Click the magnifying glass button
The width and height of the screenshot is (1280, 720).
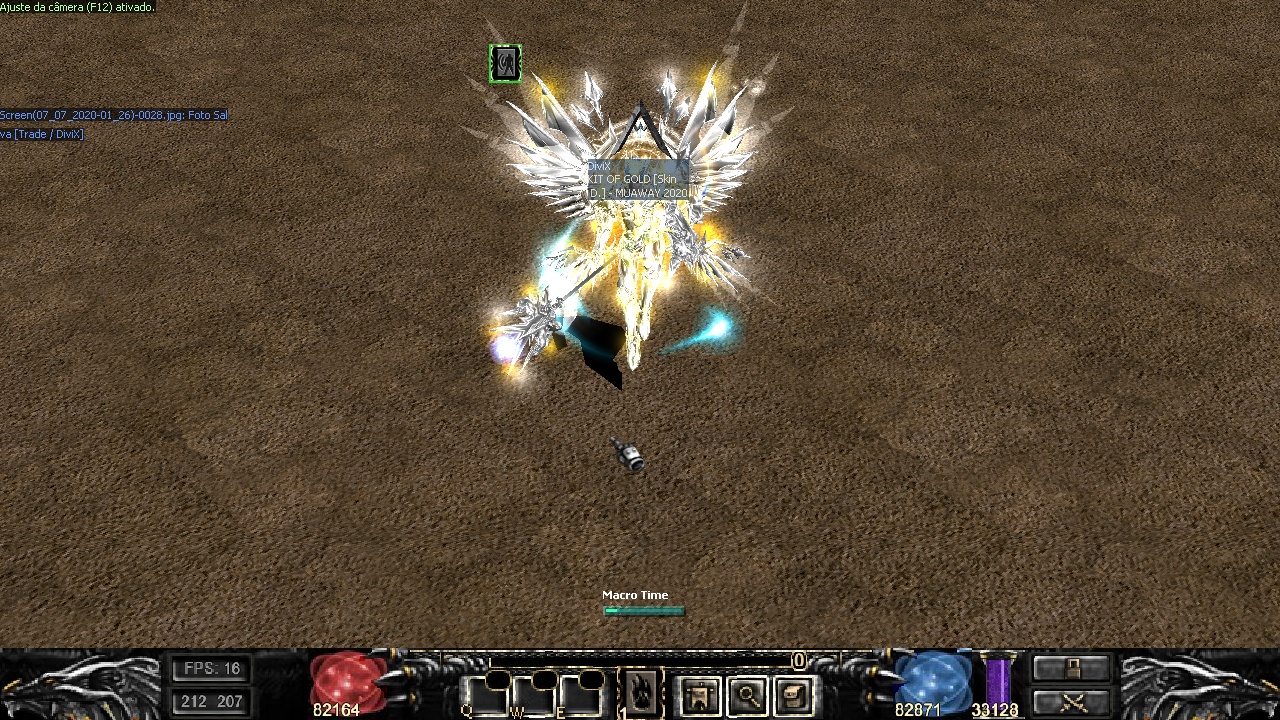747,696
